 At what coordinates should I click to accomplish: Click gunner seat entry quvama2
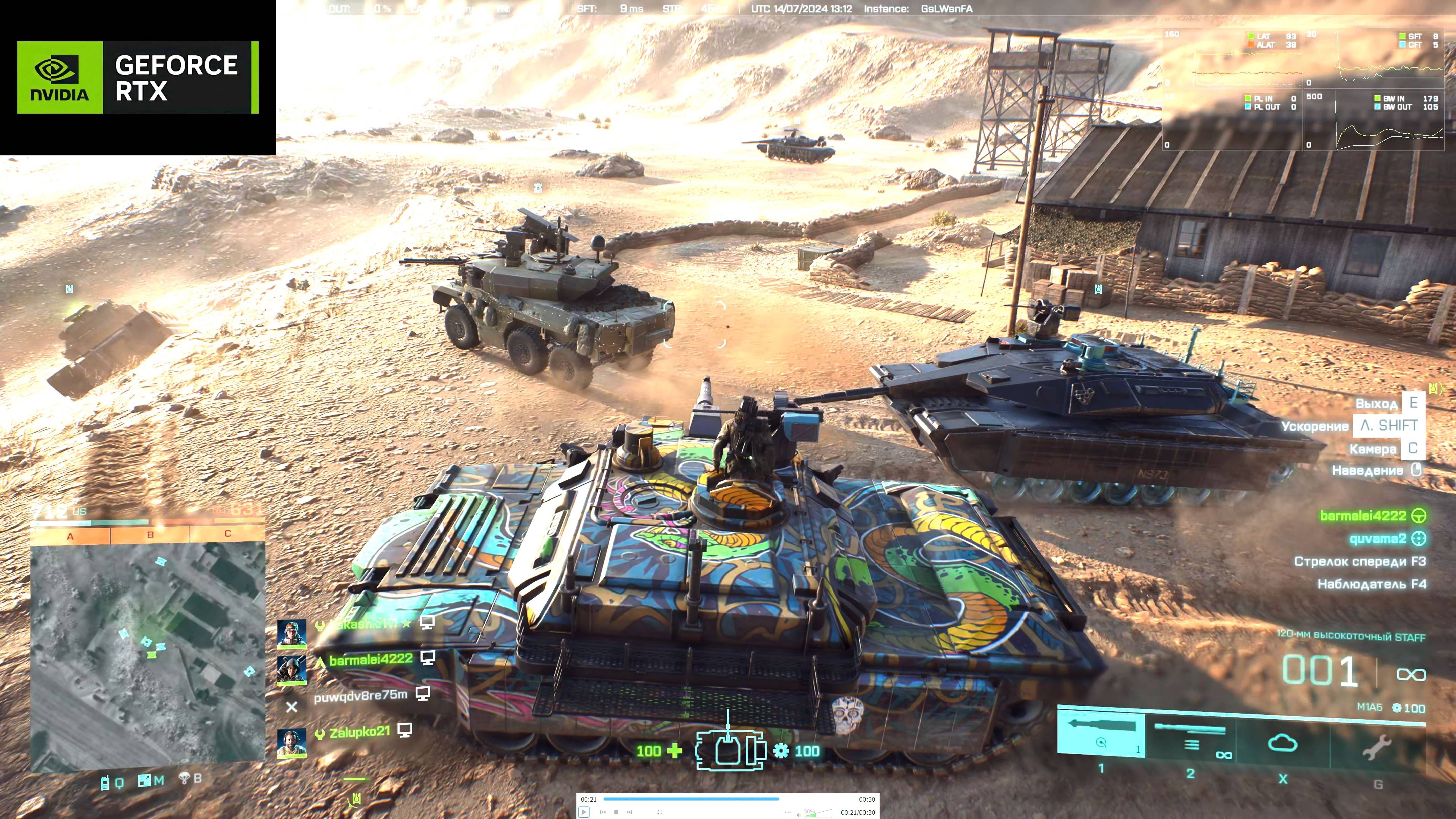tap(1377, 539)
